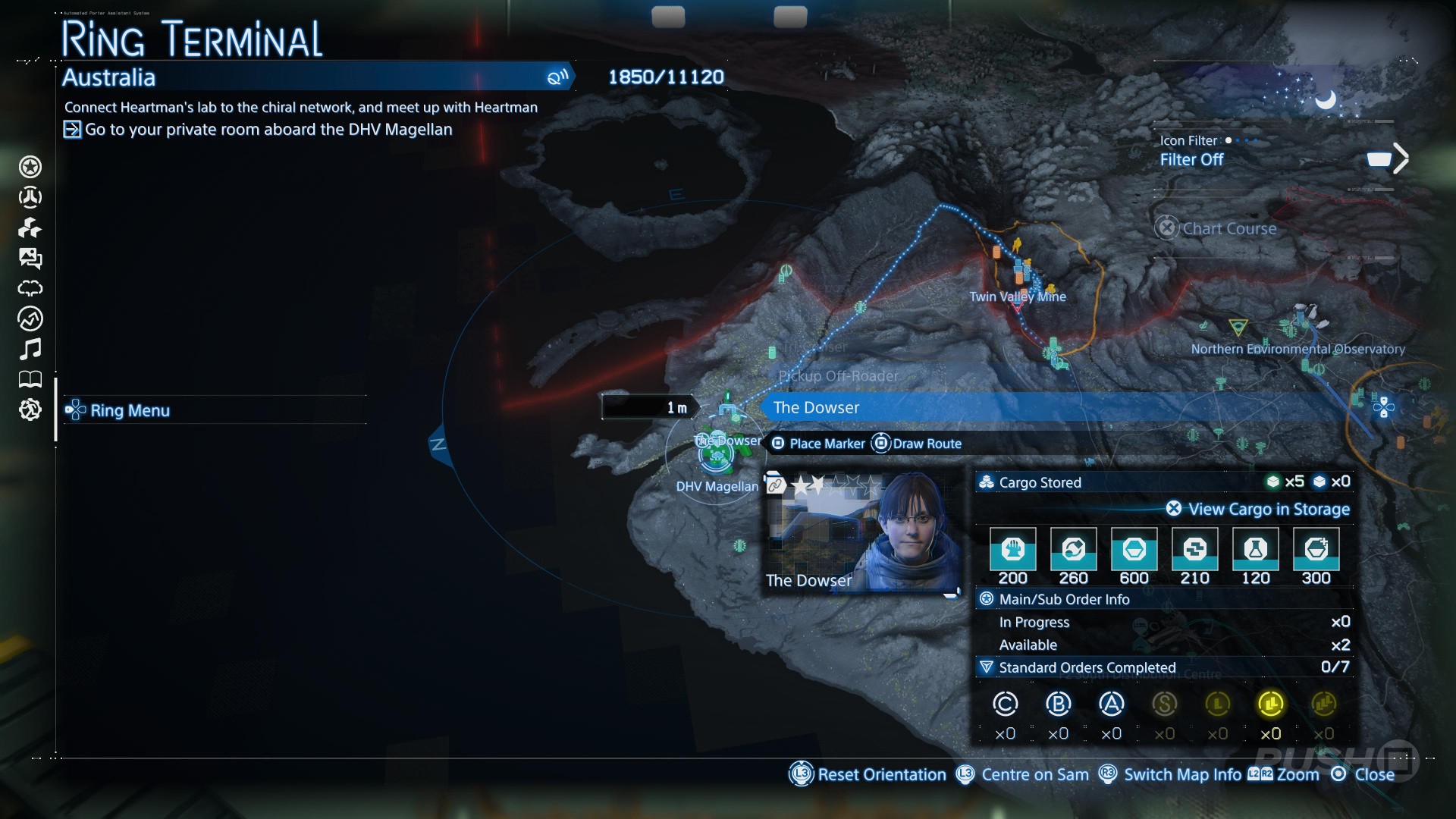Open the stacked cargo boxes sidebar icon

pos(30,227)
